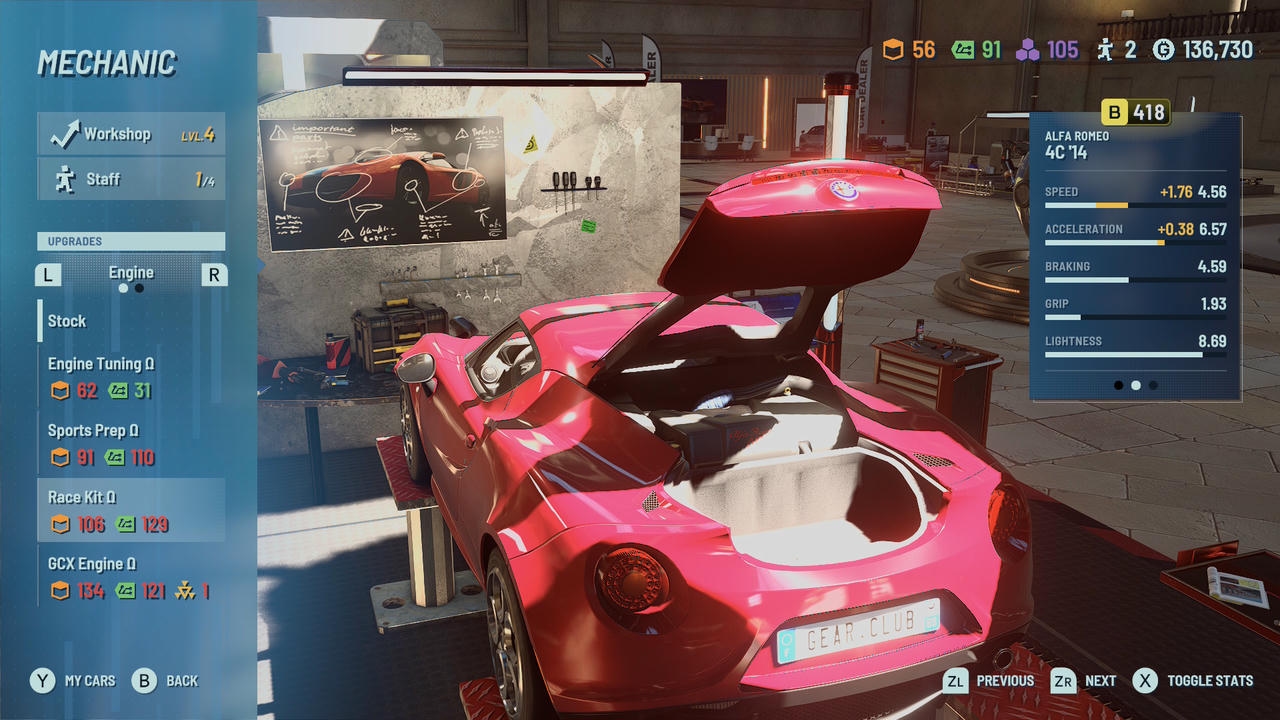Open the Workshop level entry

[131, 134]
